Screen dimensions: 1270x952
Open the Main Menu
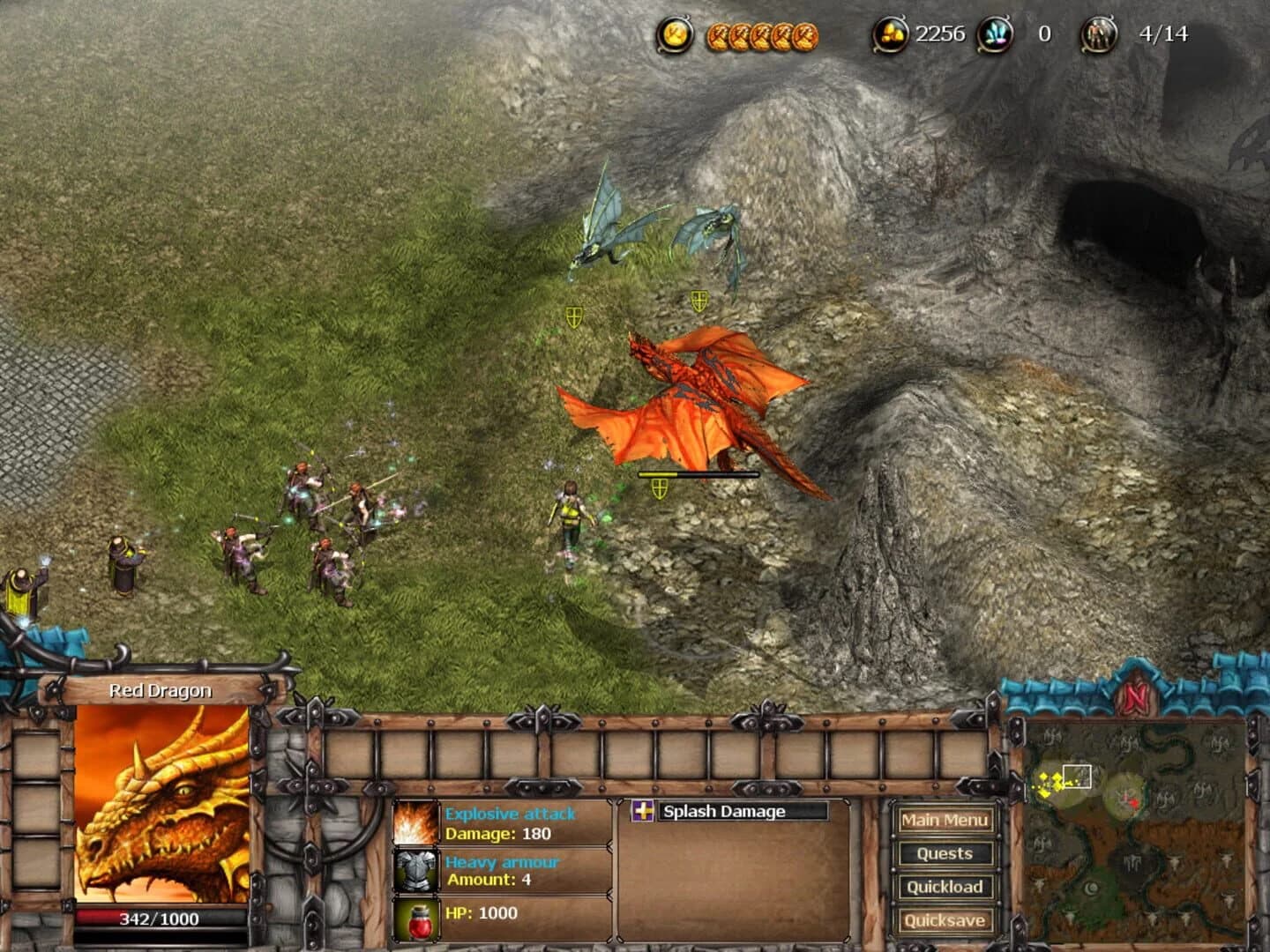(x=945, y=820)
